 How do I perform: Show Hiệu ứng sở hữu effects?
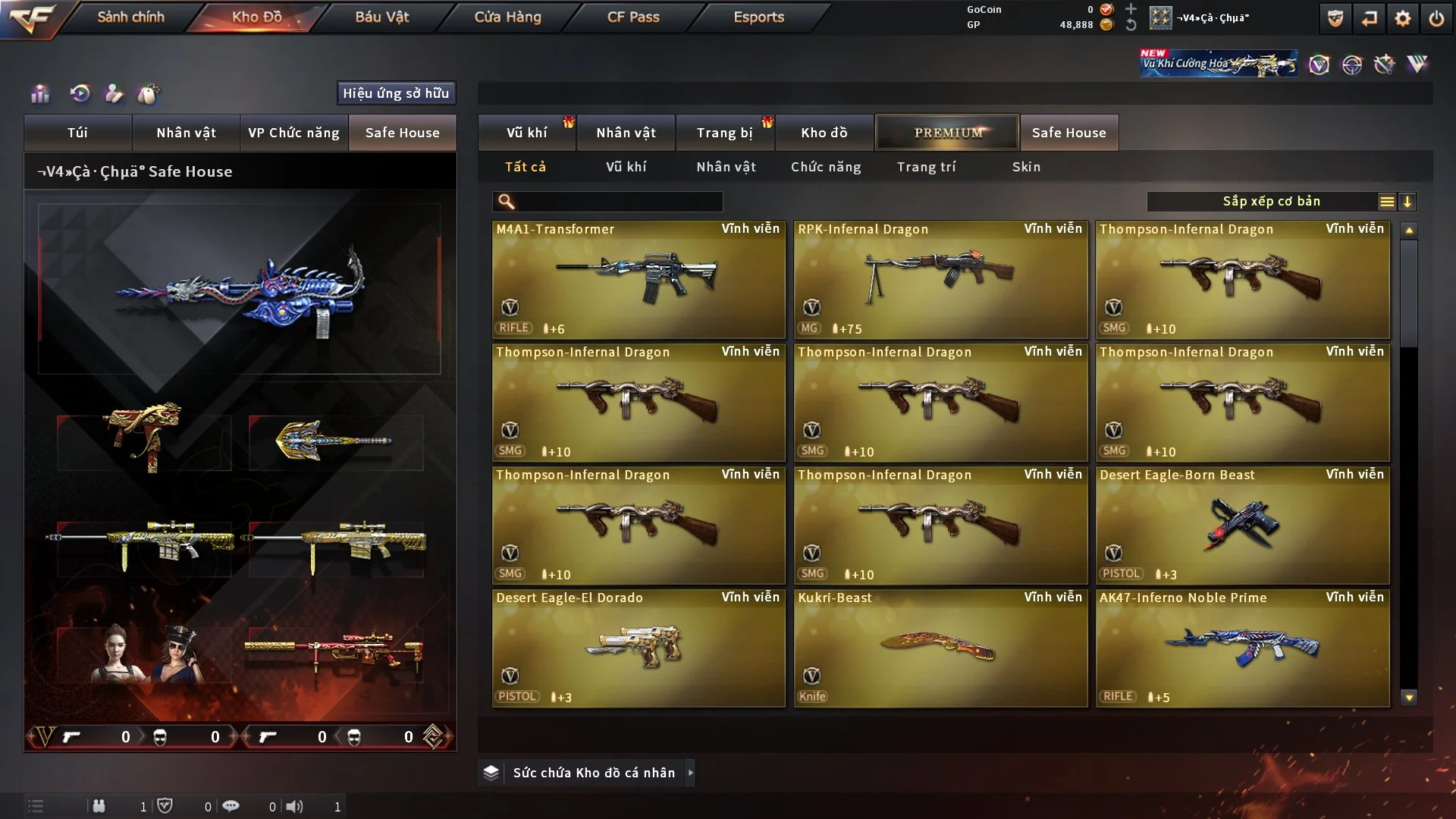[396, 93]
